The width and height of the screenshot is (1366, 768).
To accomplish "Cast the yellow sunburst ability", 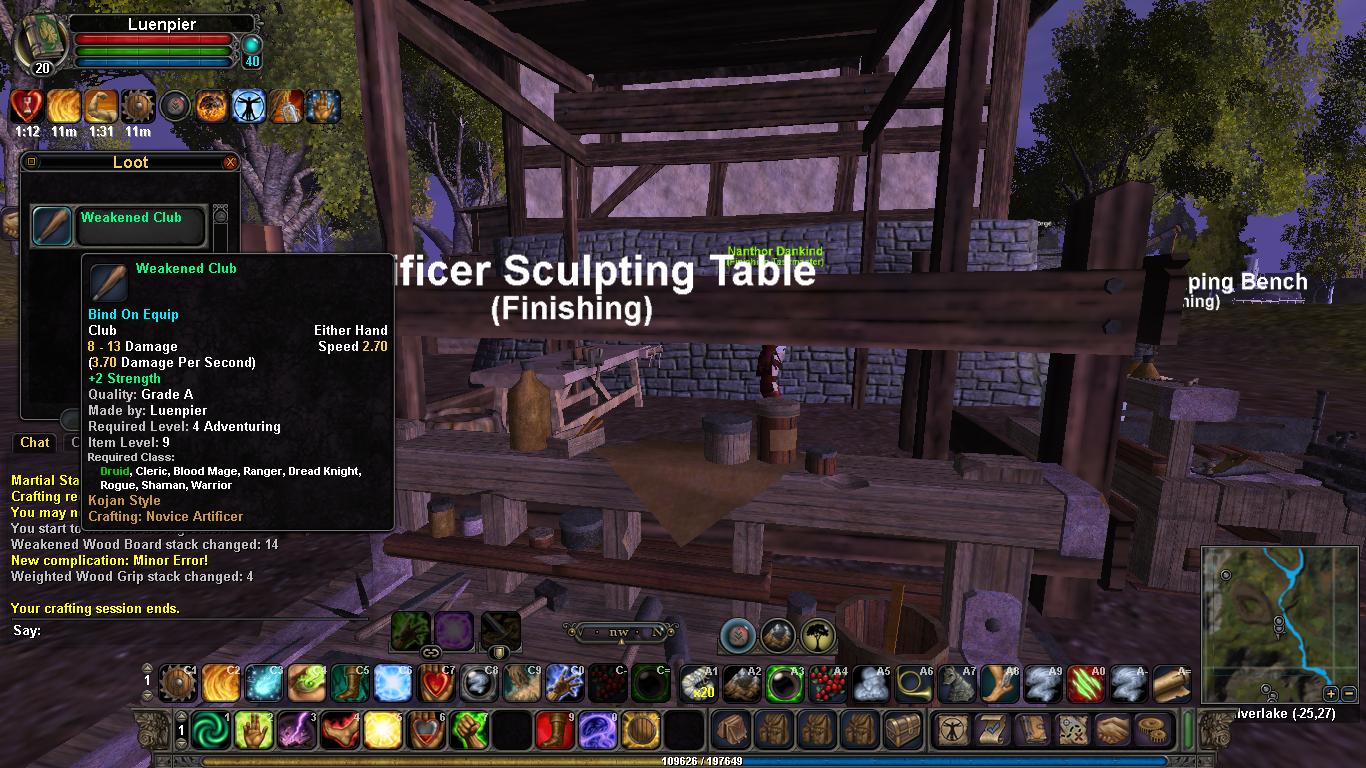I will (383, 731).
